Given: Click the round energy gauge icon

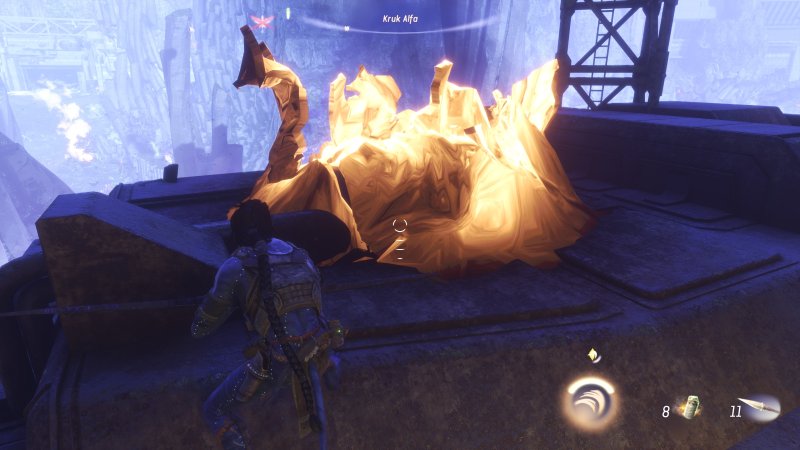Looking at the screenshot, I should point(589,401).
